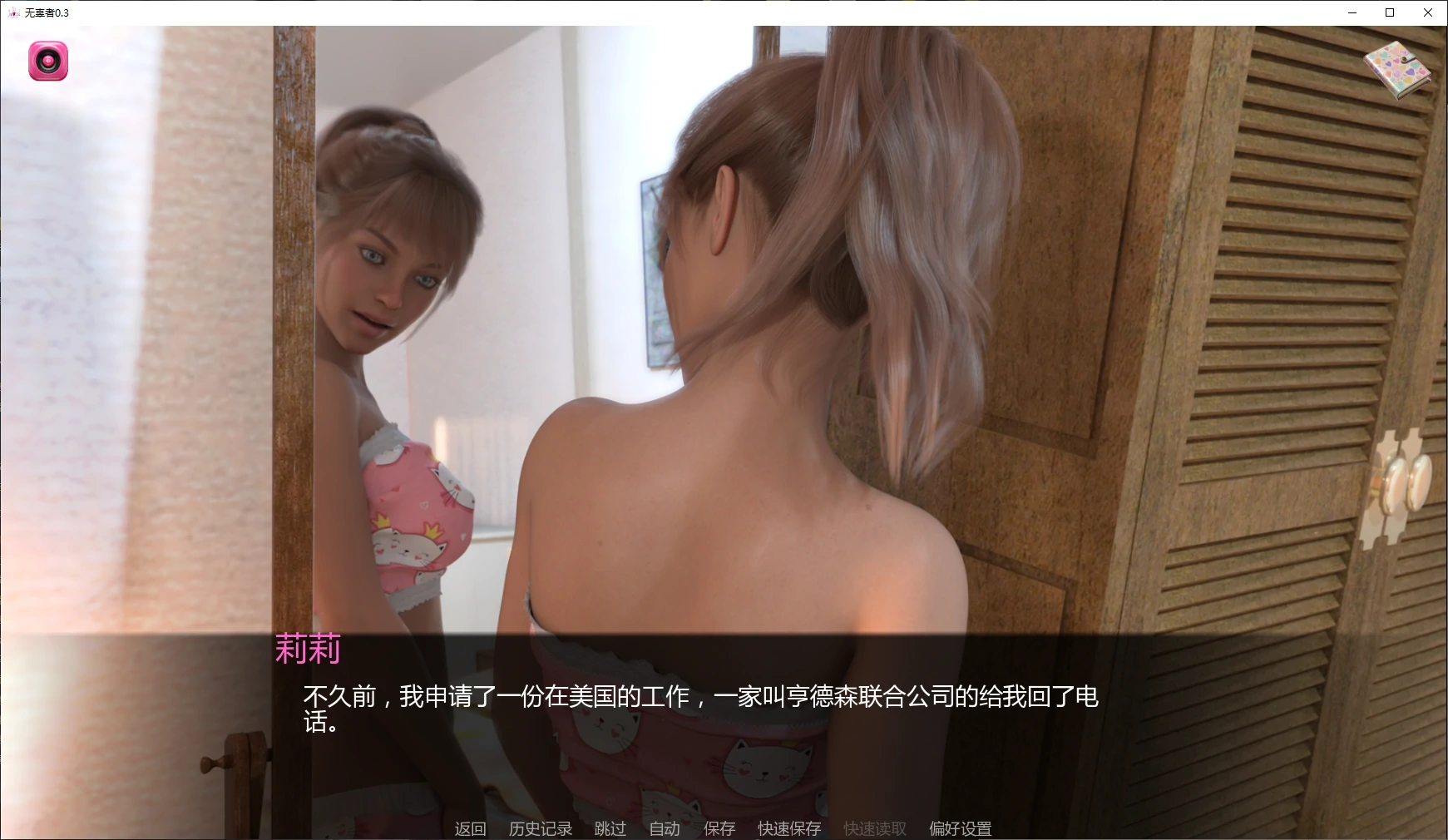Select 快速读取 to quick load

click(872, 828)
